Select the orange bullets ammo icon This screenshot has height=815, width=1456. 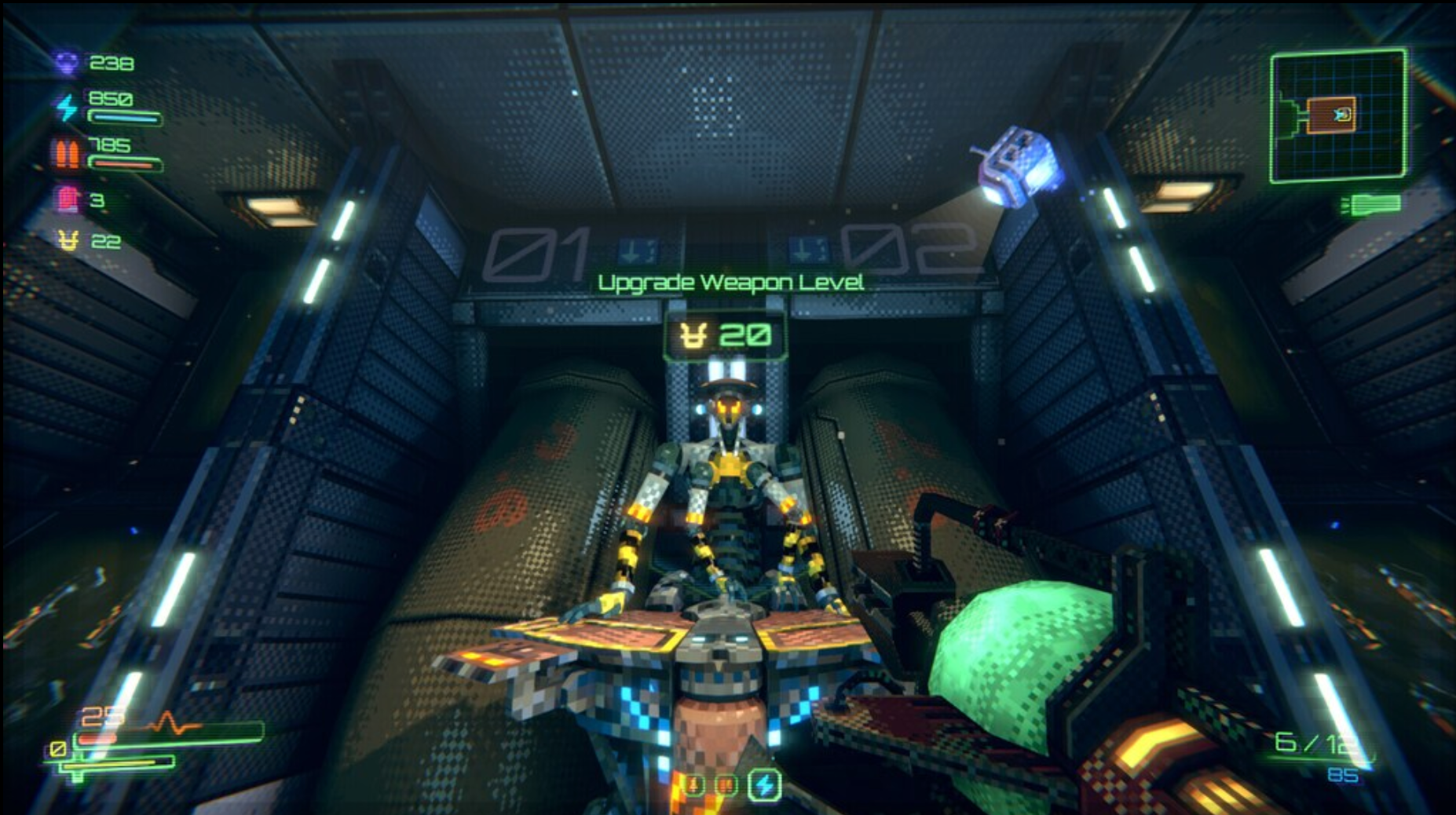(x=68, y=155)
